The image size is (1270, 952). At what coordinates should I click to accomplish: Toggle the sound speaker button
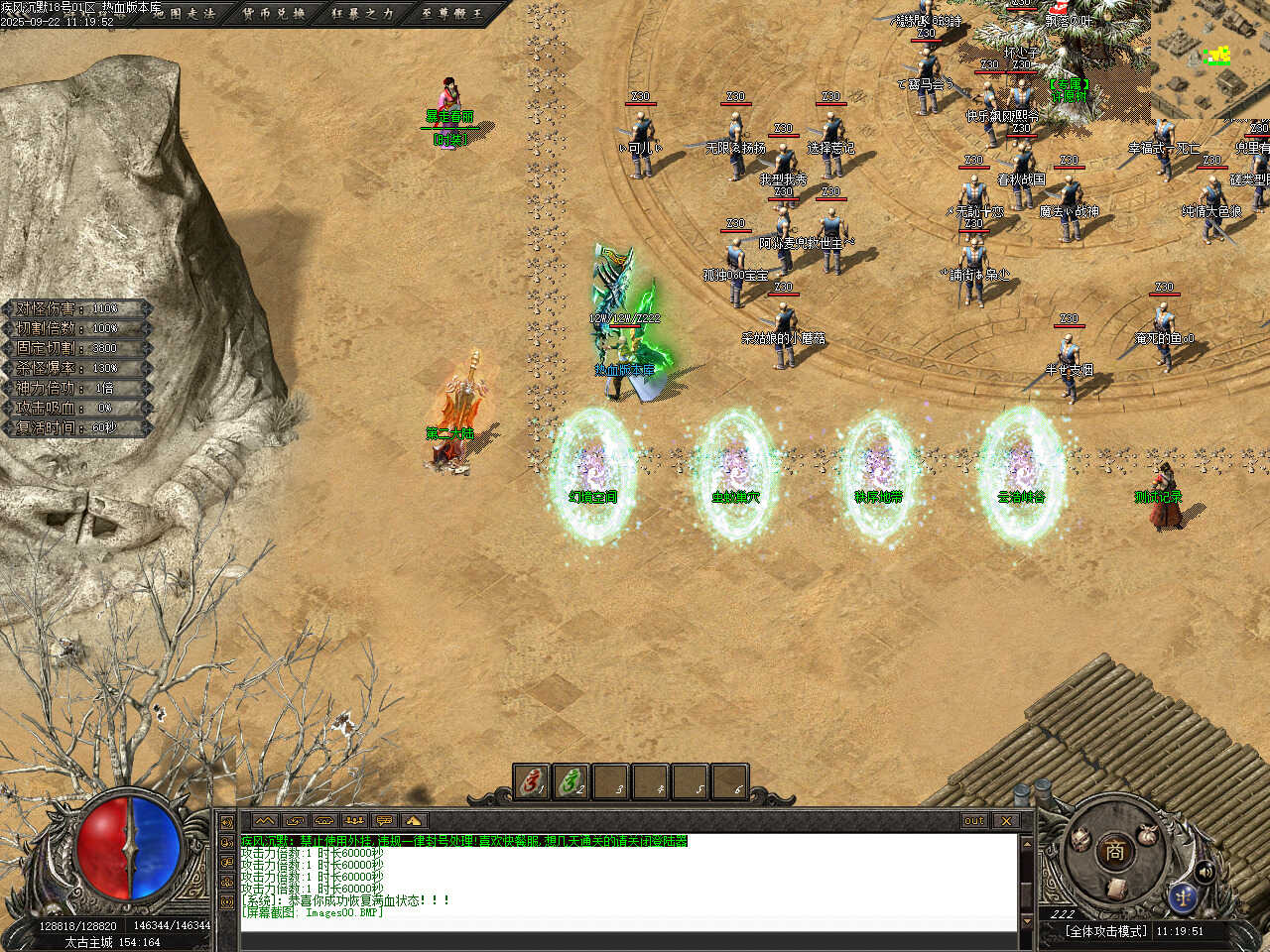[x=1206, y=871]
